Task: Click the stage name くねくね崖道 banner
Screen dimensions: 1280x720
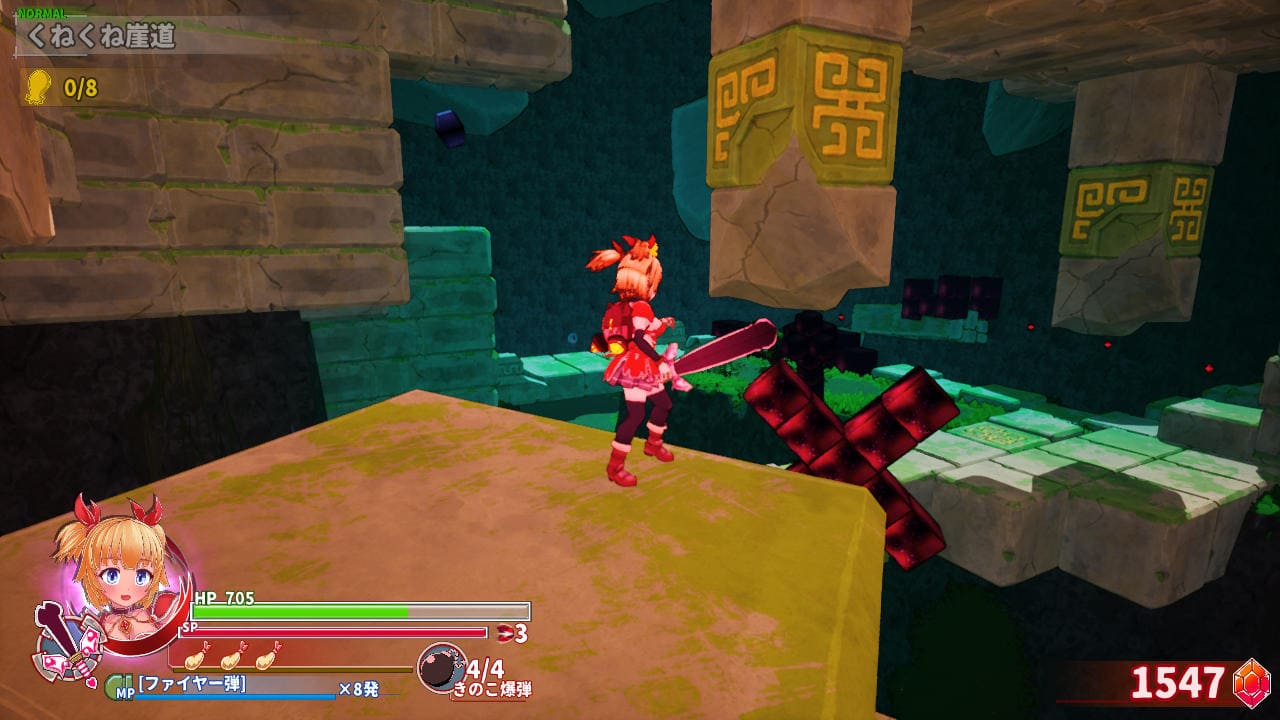Action: click(100, 38)
